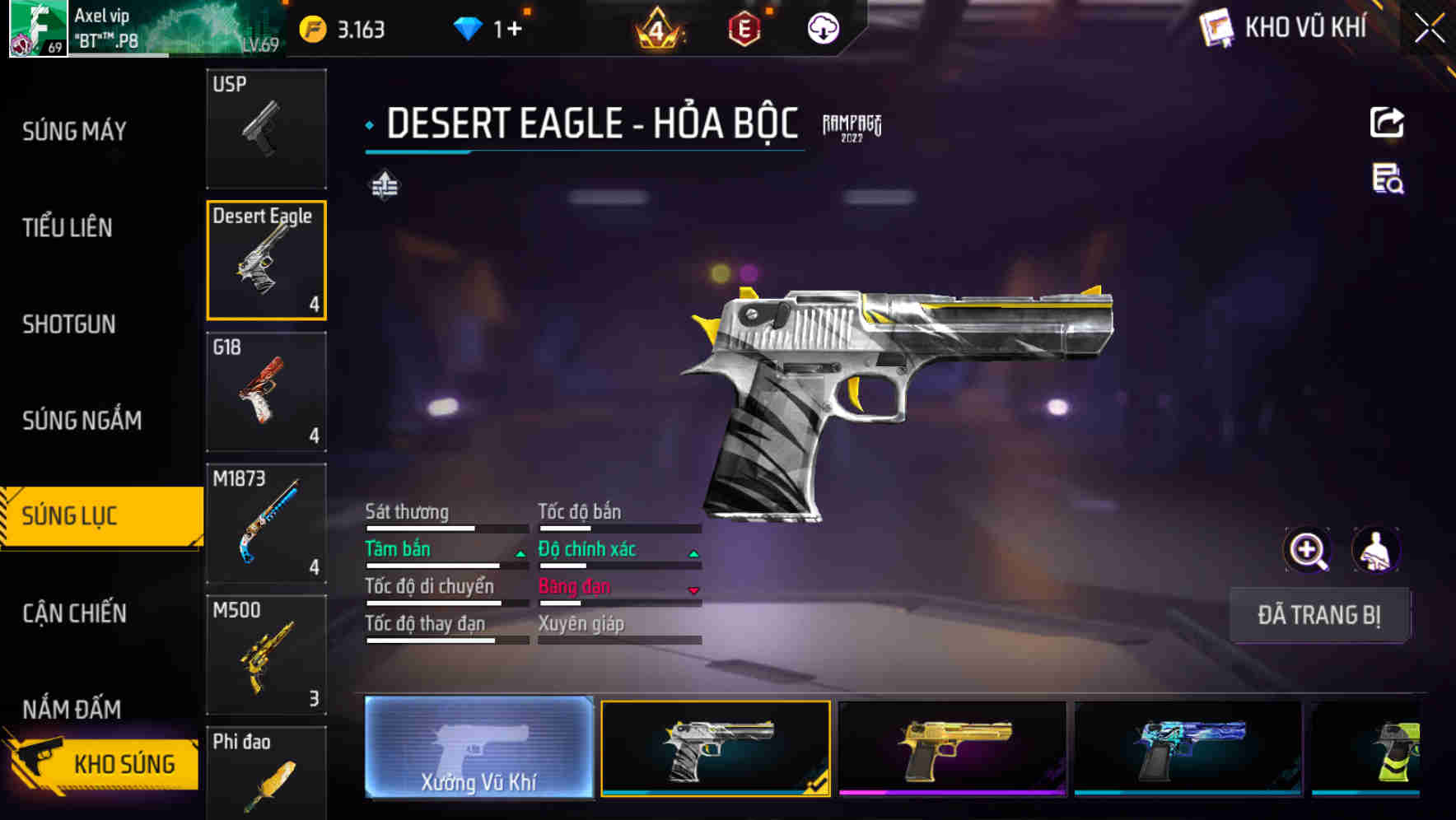Pick the G18 pistol slot
The width and height of the screenshot is (1456, 820).
[266, 392]
